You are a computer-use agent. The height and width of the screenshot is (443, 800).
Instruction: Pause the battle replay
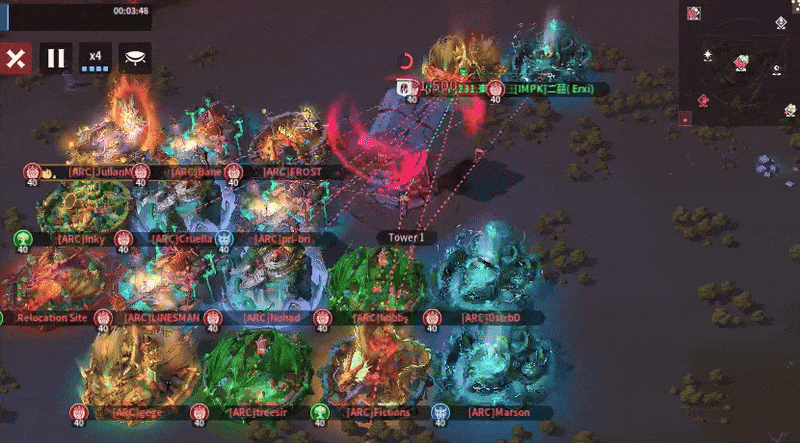(56, 57)
